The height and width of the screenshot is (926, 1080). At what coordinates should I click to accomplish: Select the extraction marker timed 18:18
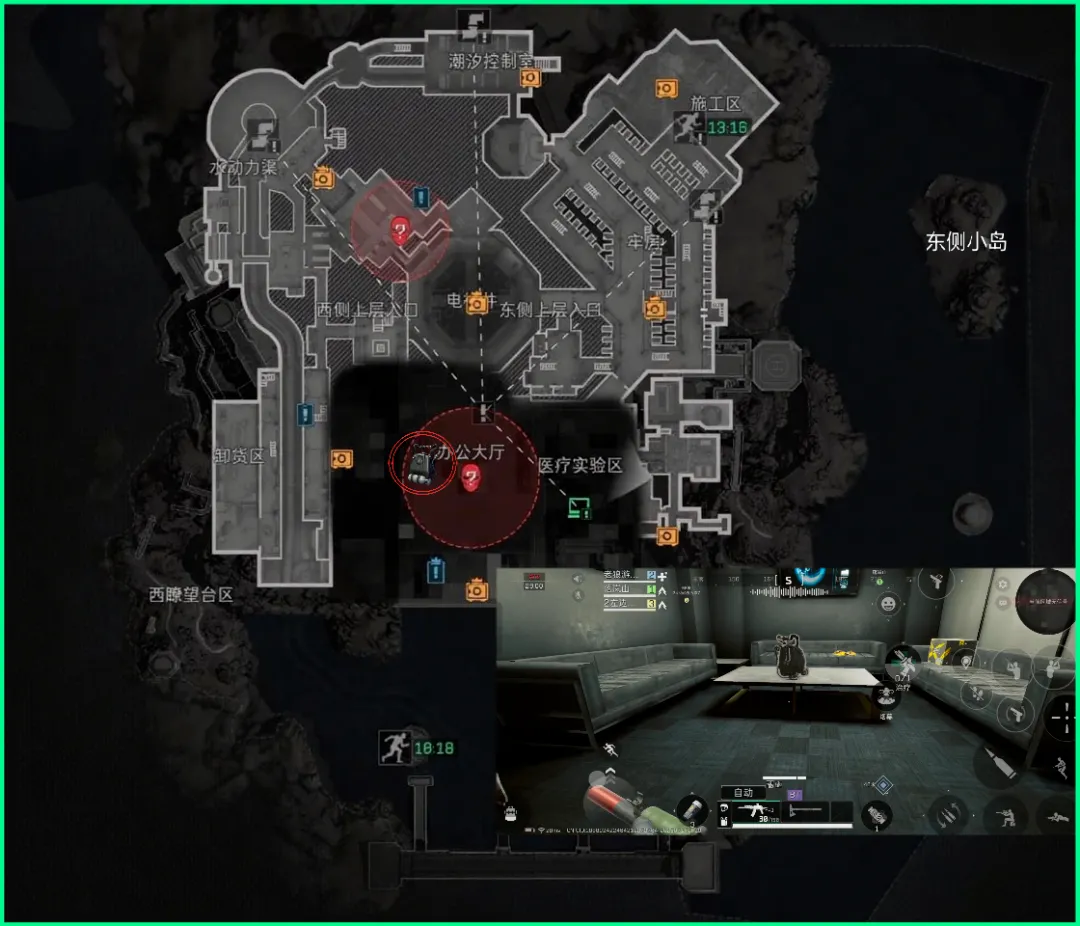pyautogui.click(x=394, y=747)
